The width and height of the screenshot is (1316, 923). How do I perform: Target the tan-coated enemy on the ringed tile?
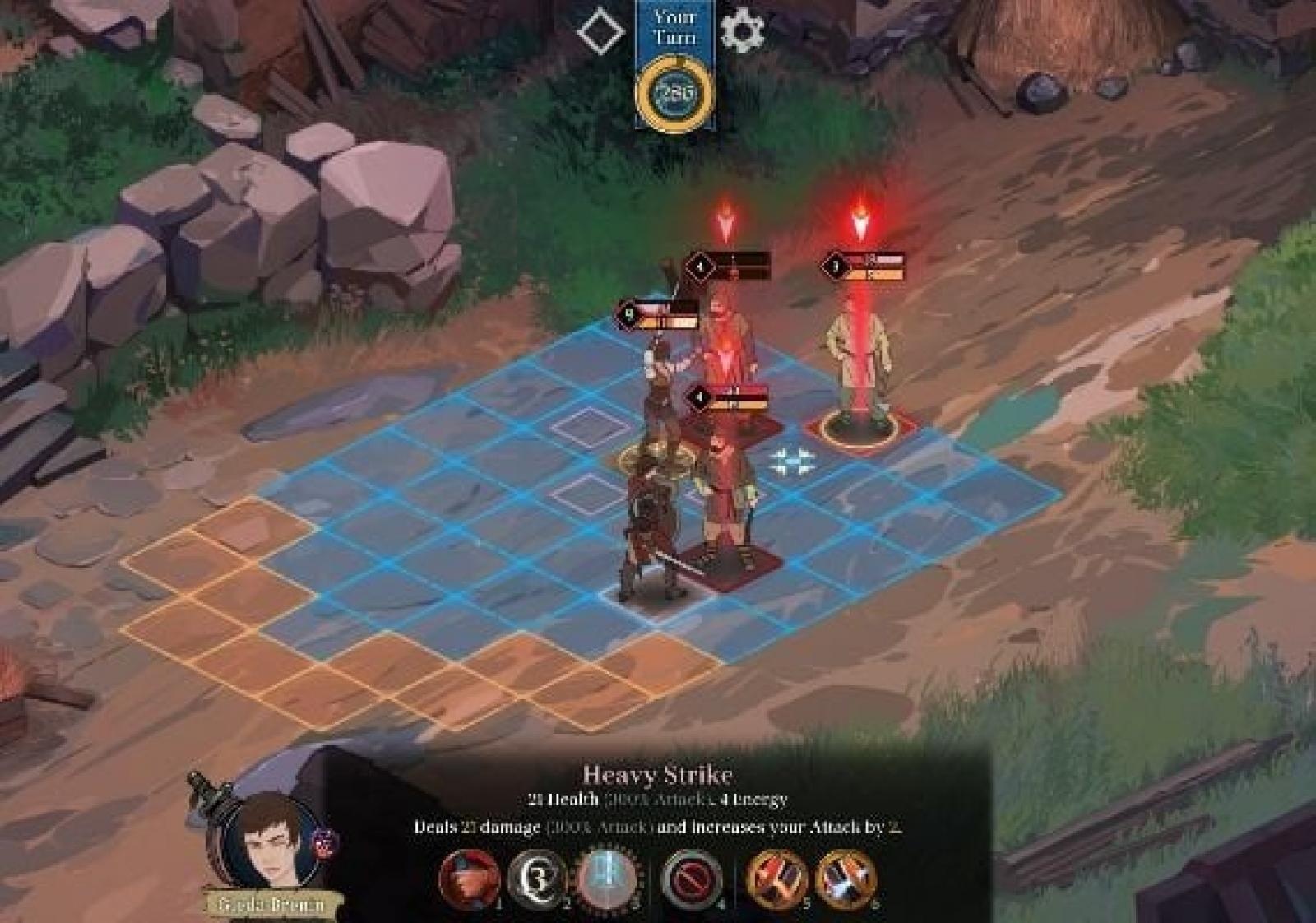[x=860, y=362]
